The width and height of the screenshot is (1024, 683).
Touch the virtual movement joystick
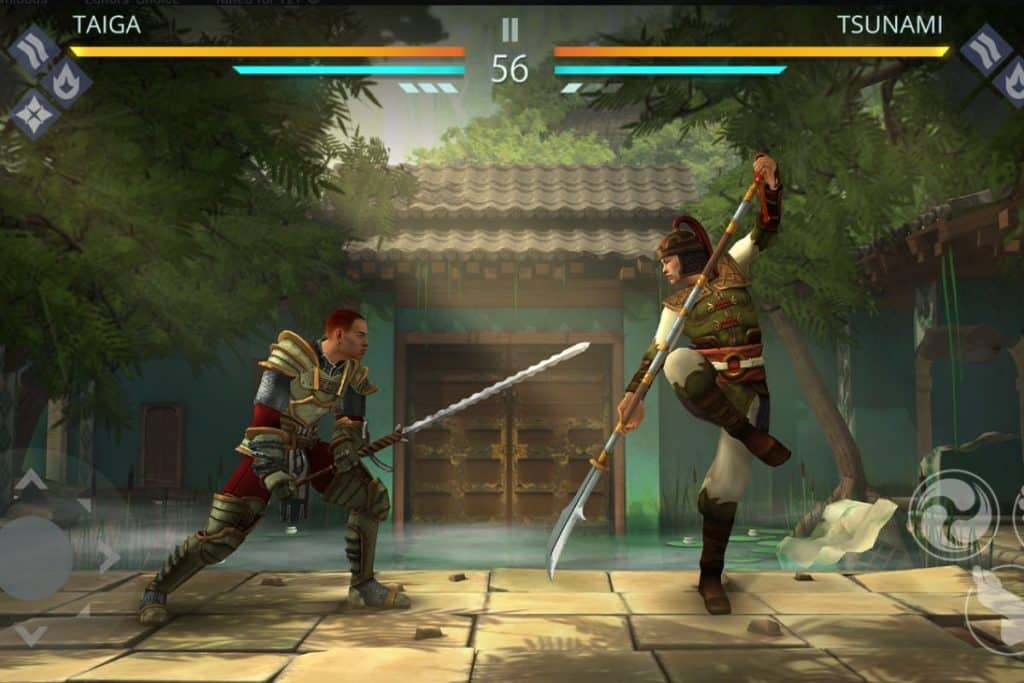click(34, 557)
